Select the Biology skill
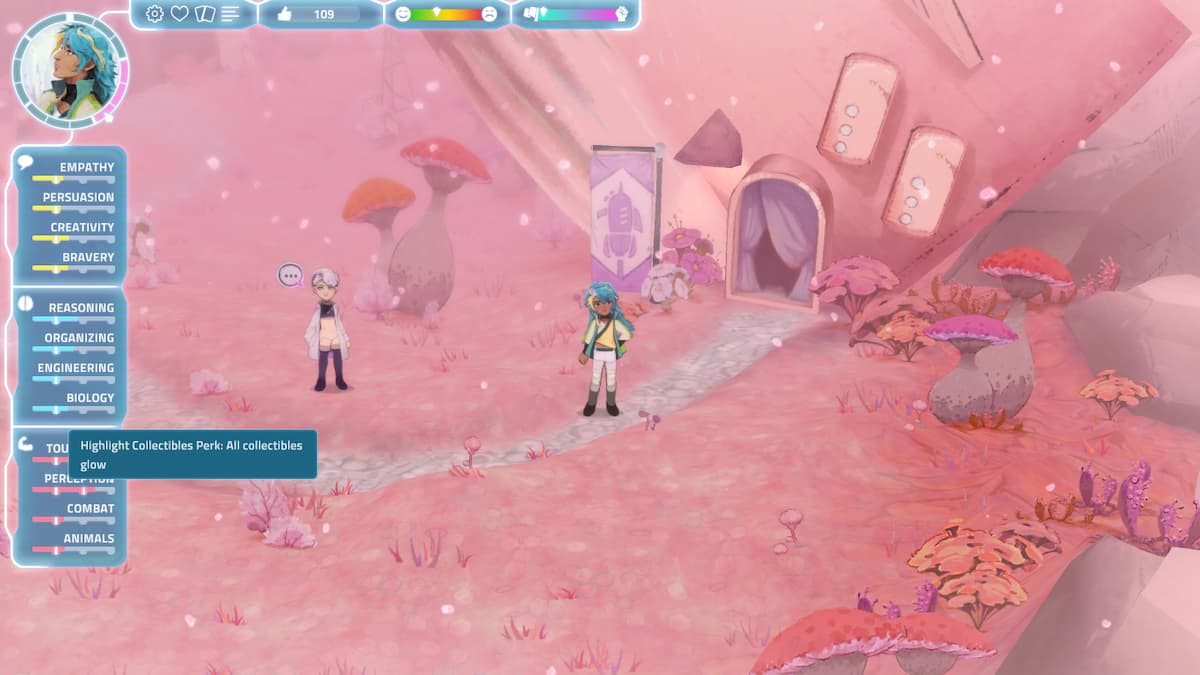1200x675 pixels. click(x=90, y=398)
